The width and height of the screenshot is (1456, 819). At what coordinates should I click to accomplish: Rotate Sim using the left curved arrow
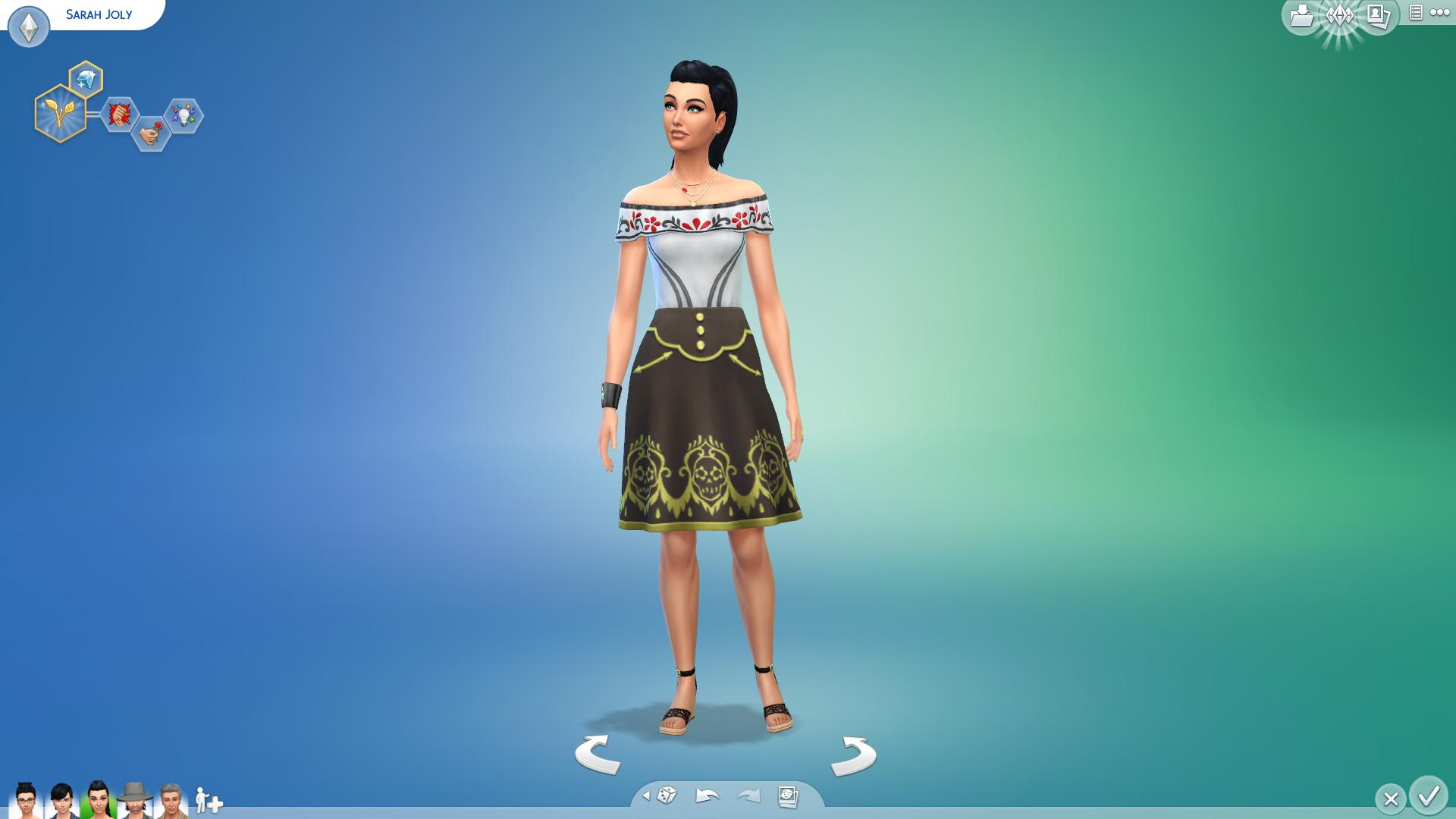[x=598, y=754]
